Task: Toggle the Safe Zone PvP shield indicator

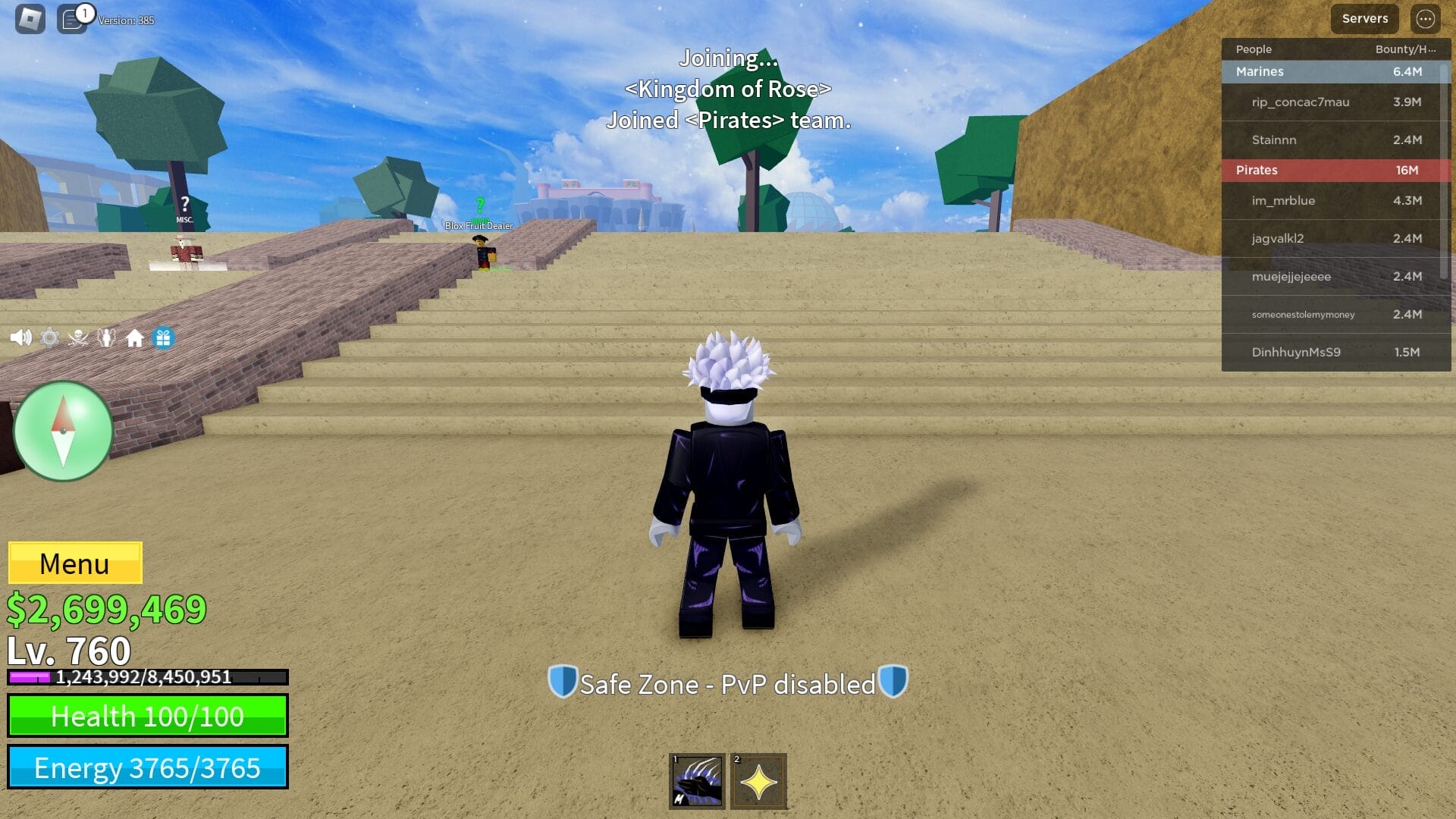Action: [x=727, y=683]
